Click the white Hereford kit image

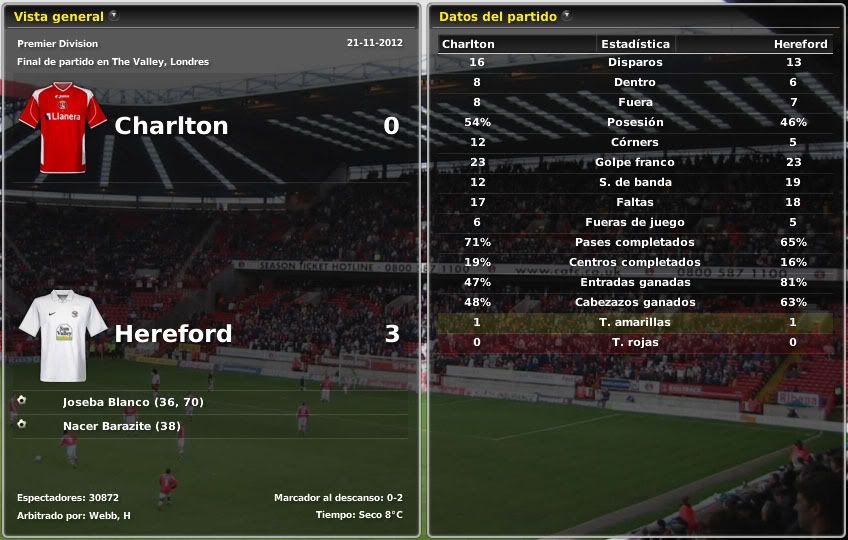click(62, 335)
